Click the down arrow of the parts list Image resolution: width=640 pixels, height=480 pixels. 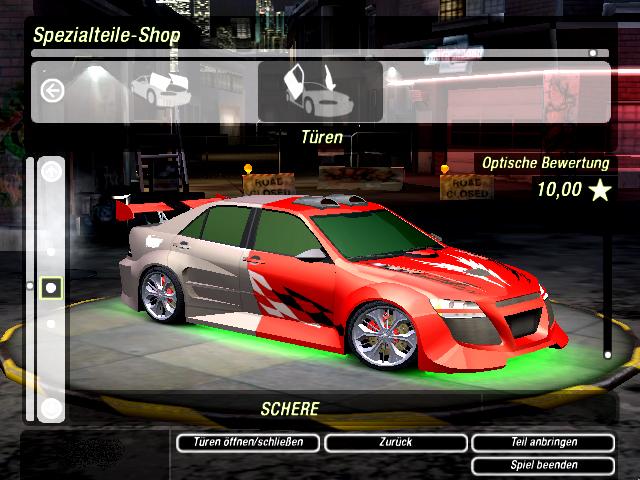pyautogui.click(x=52, y=407)
